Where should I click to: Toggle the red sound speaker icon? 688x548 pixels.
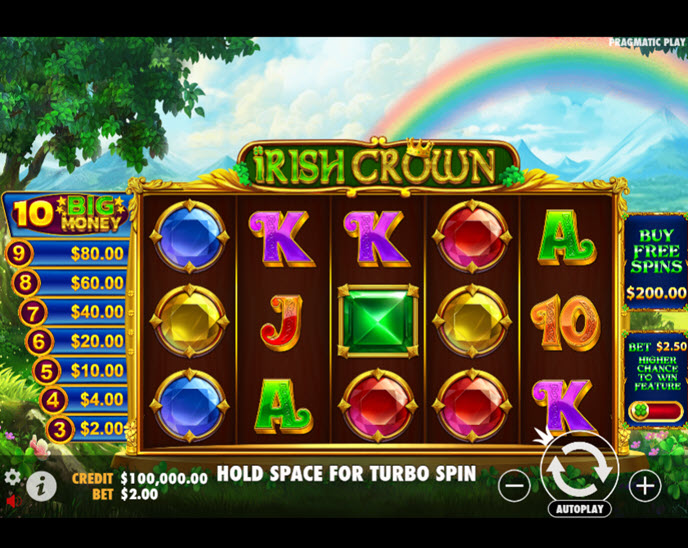click(x=12, y=500)
